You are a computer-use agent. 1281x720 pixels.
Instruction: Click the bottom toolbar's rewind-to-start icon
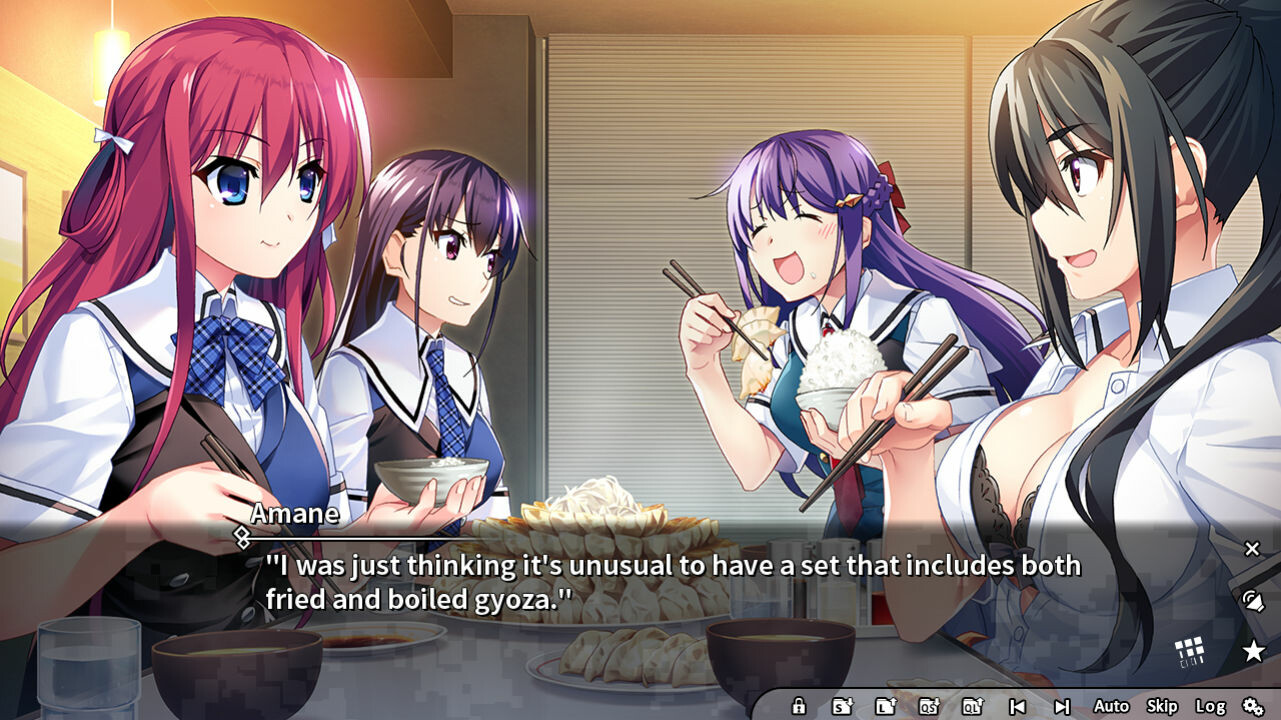(1020, 706)
